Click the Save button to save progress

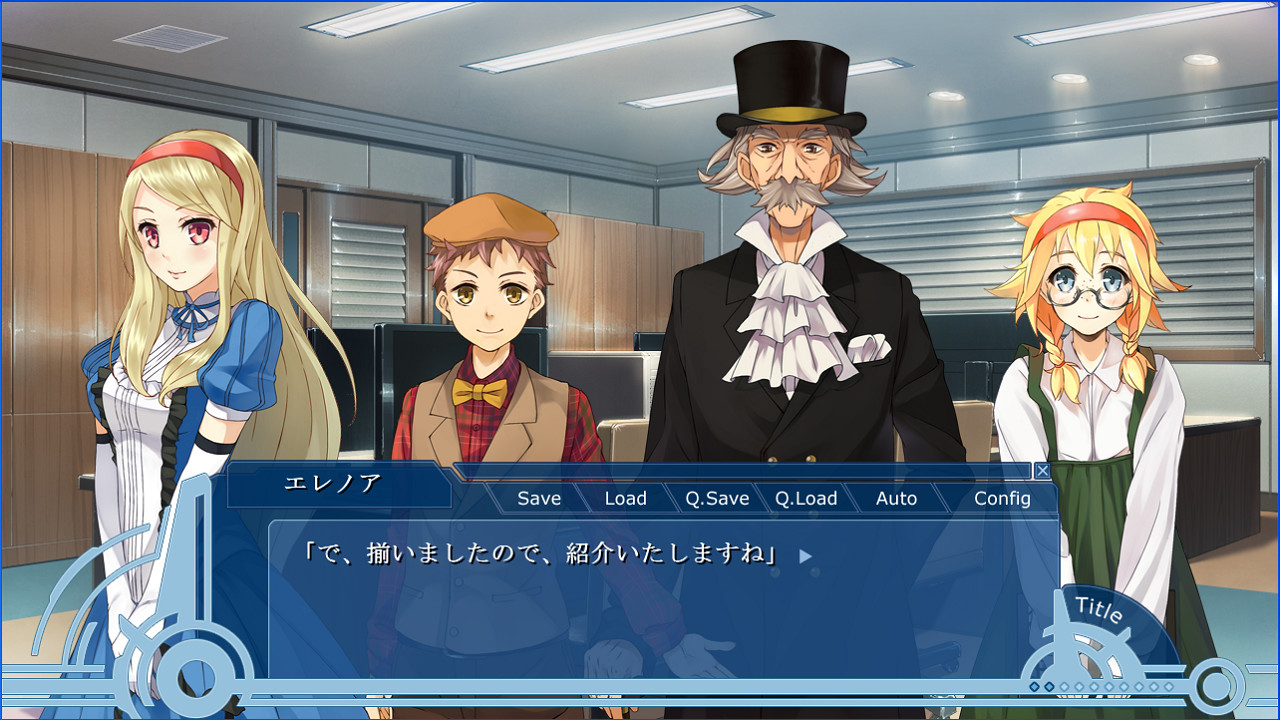[x=538, y=497]
